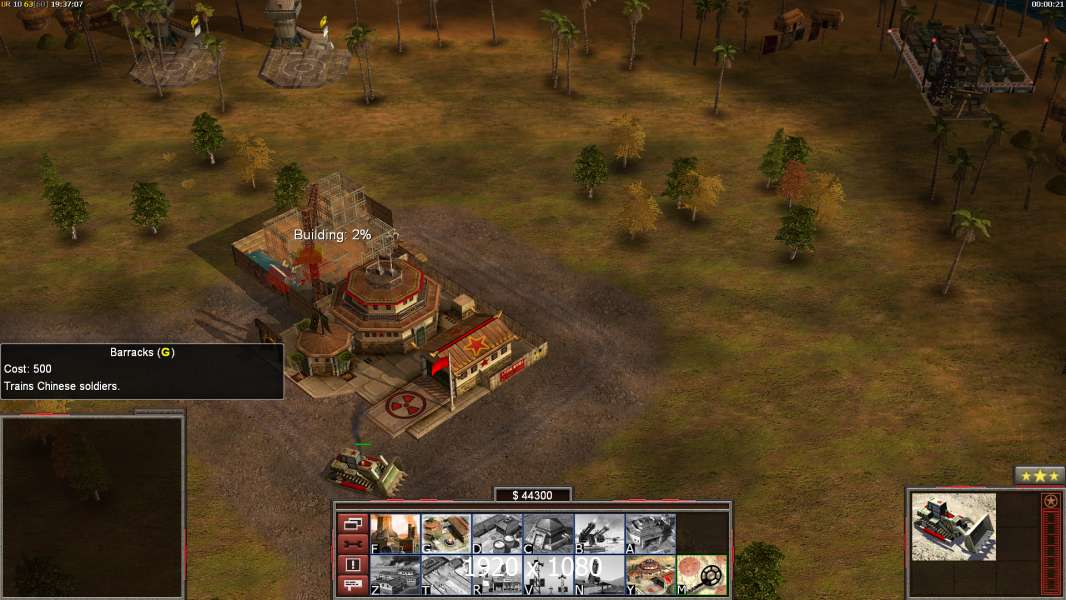1066x600 pixels.
Task: Click the bulldozer unit portrait
Action: click(954, 526)
